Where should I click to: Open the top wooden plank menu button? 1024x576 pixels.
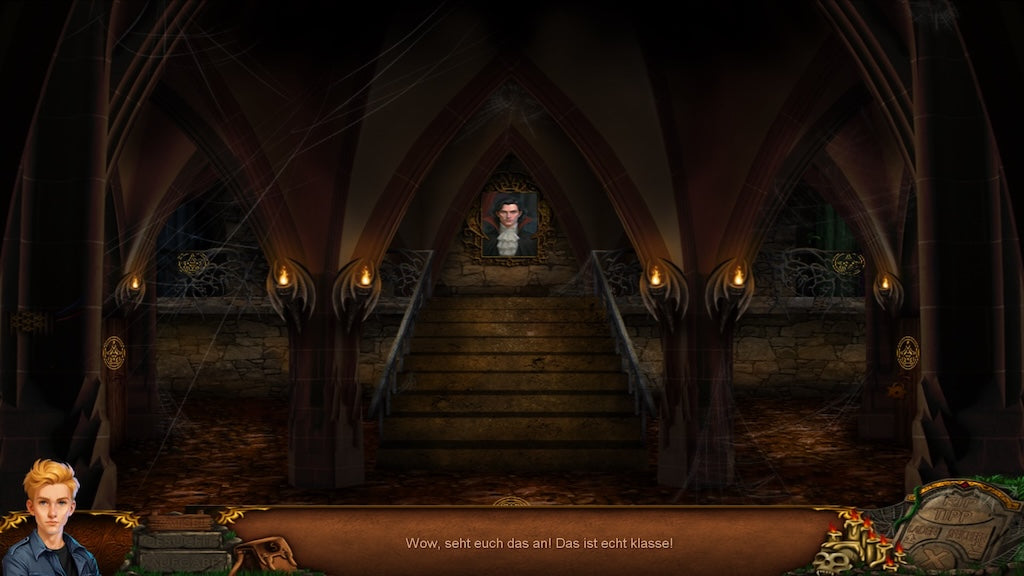pos(179,522)
